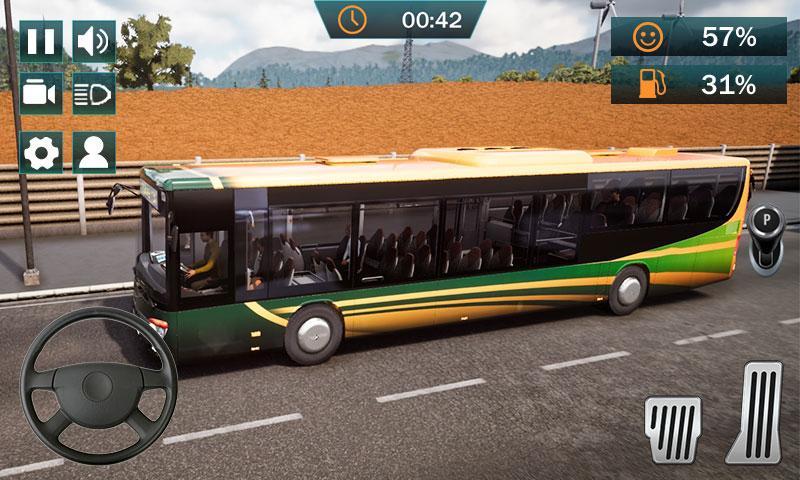Select the gear shifter in park

click(x=767, y=236)
